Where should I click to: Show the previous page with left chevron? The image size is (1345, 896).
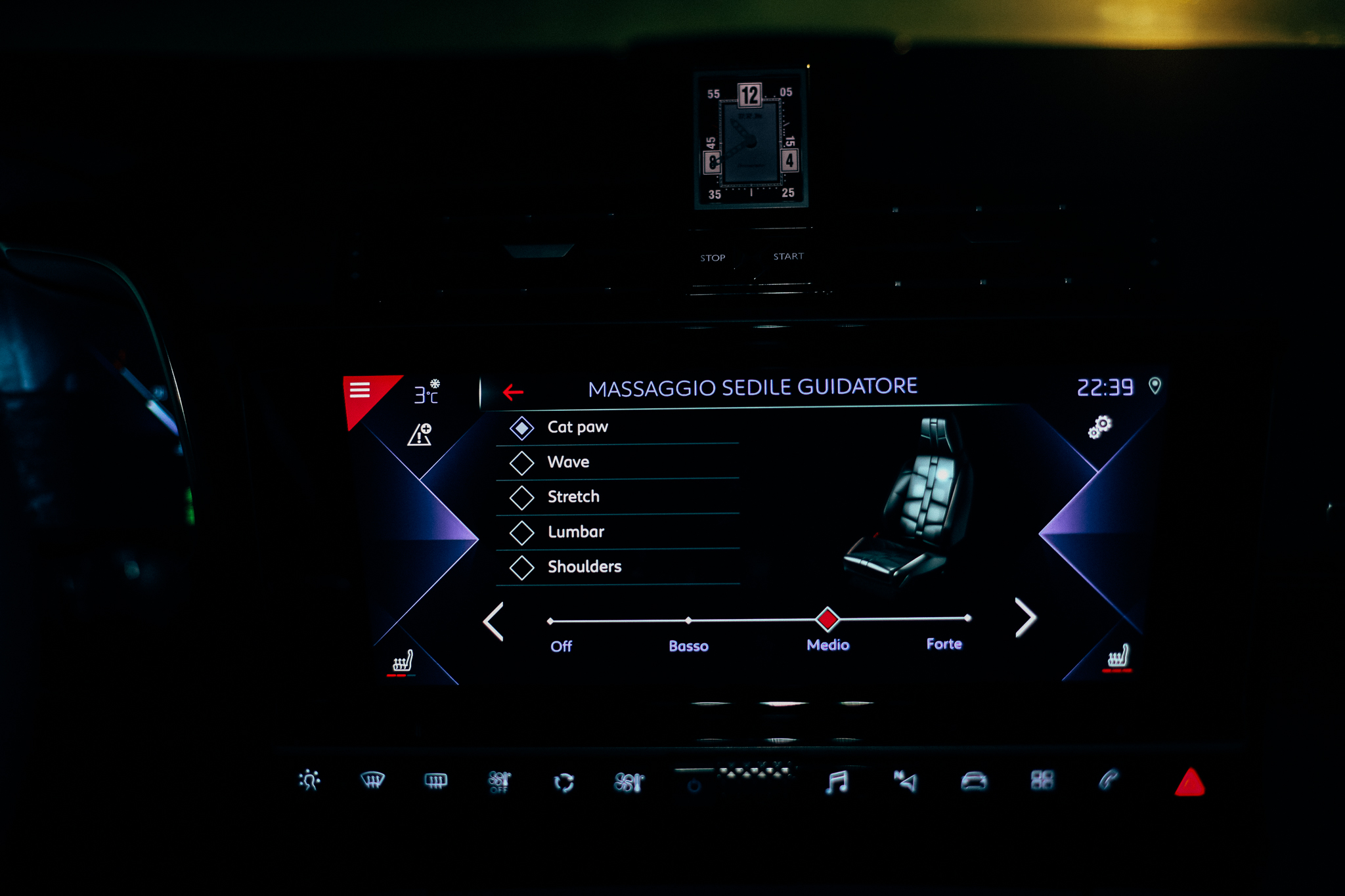point(494,621)
